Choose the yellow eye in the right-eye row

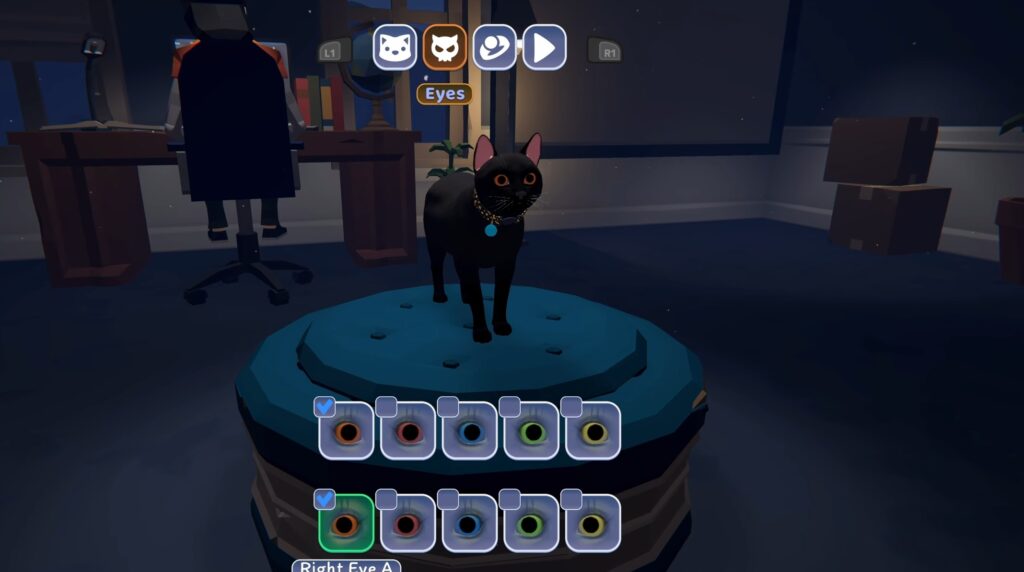pos(593,523)
